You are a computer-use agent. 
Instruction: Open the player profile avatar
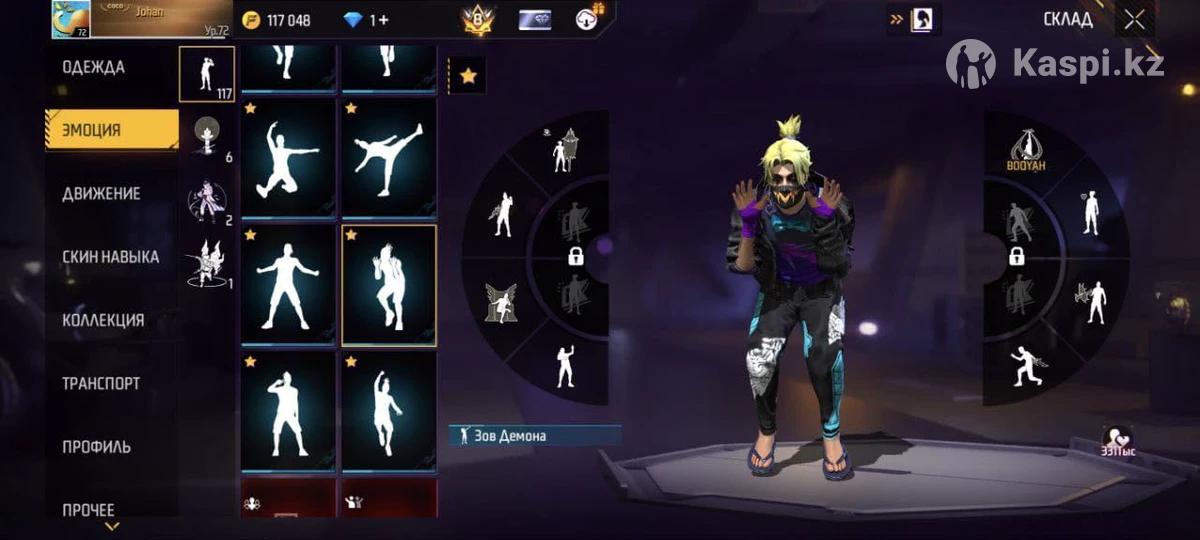click(71, 19)
